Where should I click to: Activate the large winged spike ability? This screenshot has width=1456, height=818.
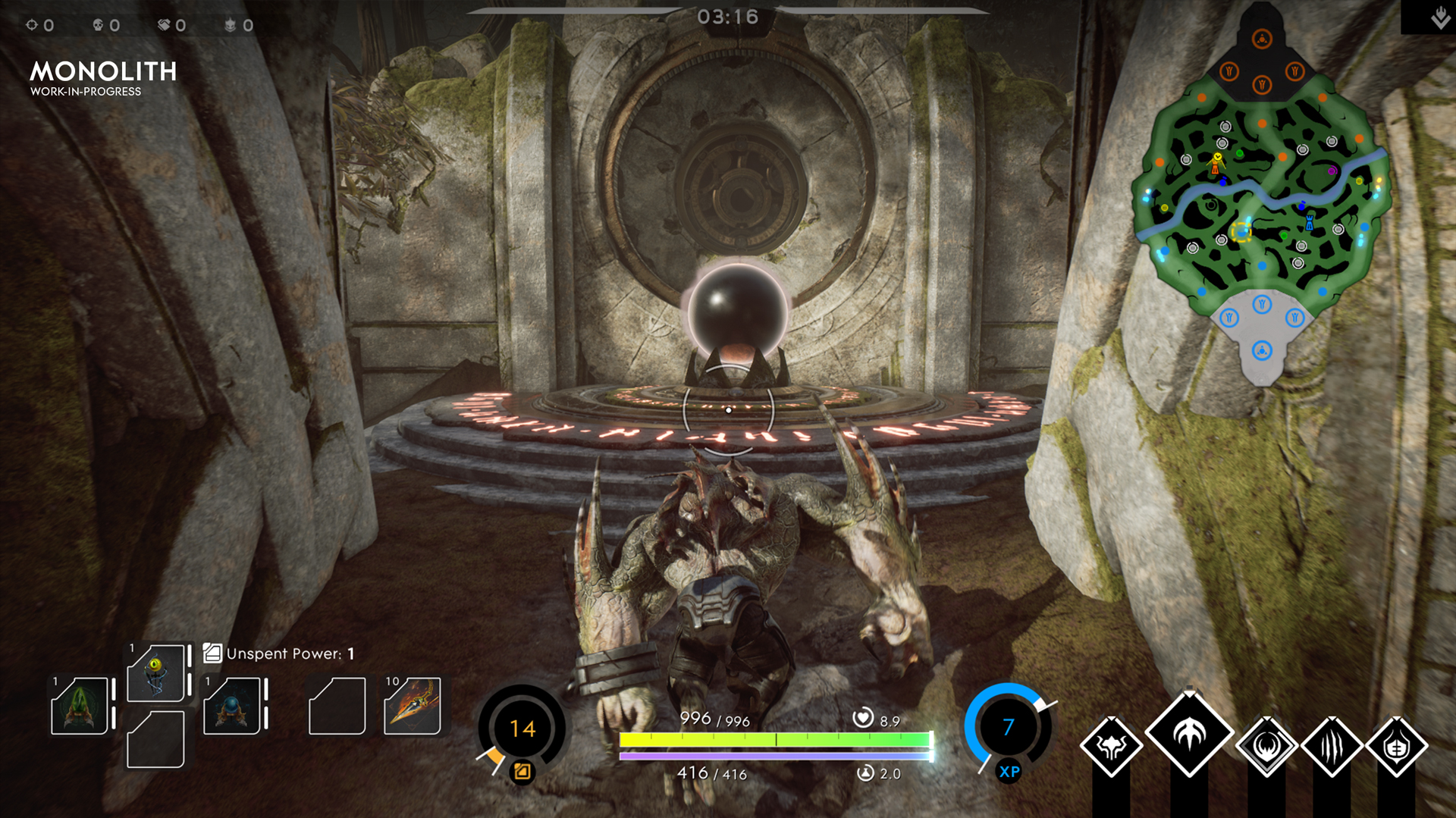[x=1189, y=733]
